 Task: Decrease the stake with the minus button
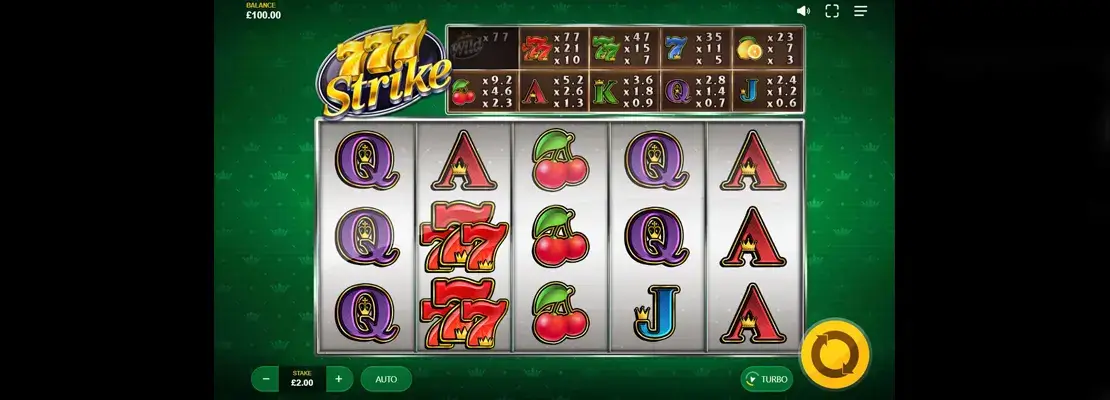(x=265, y=379)
